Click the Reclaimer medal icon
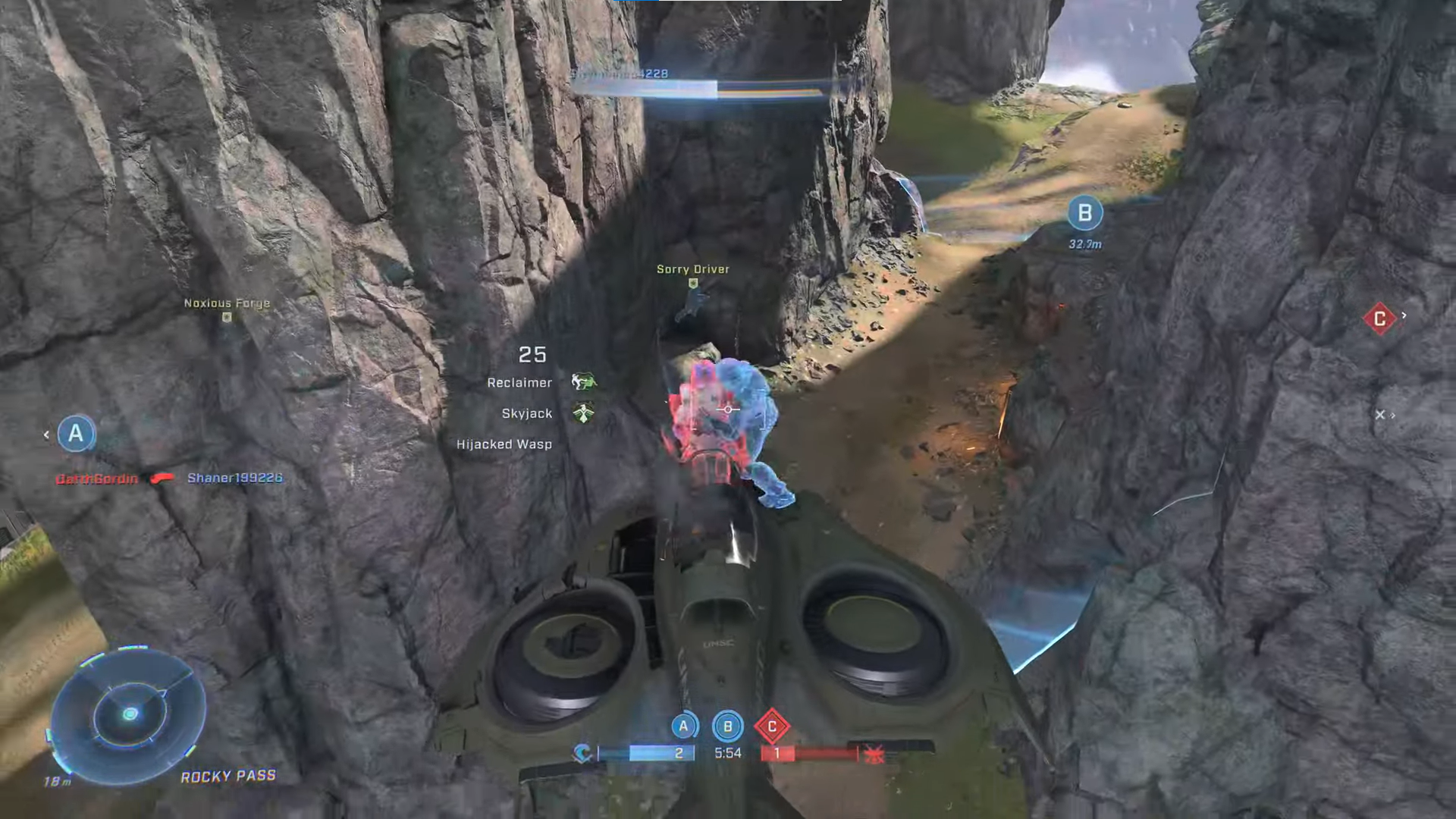The height and width of the screenshot is (819, 1456). click(x=582, y=381)
